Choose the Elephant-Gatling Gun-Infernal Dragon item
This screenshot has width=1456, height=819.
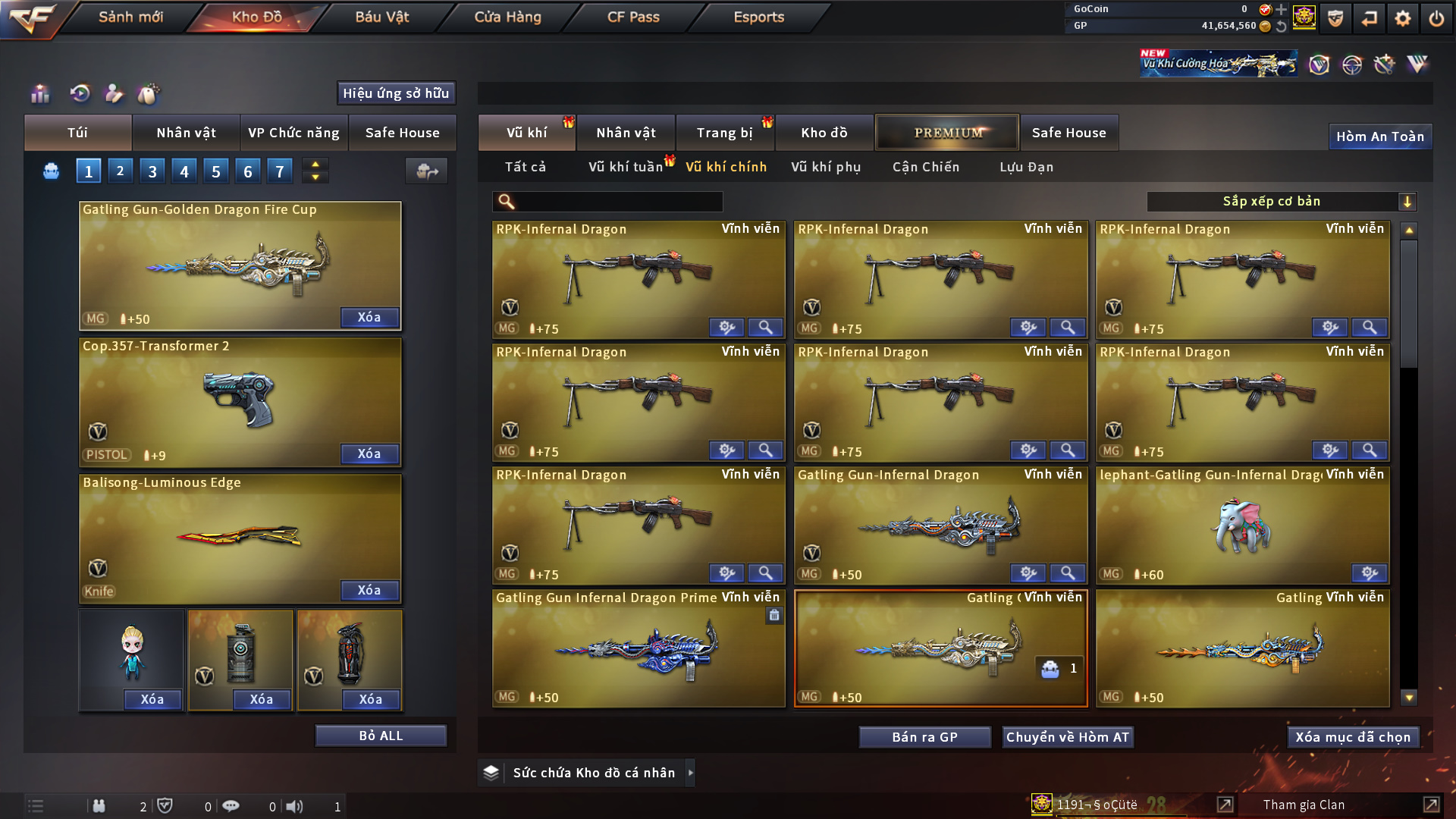(x=1242, y=525)
